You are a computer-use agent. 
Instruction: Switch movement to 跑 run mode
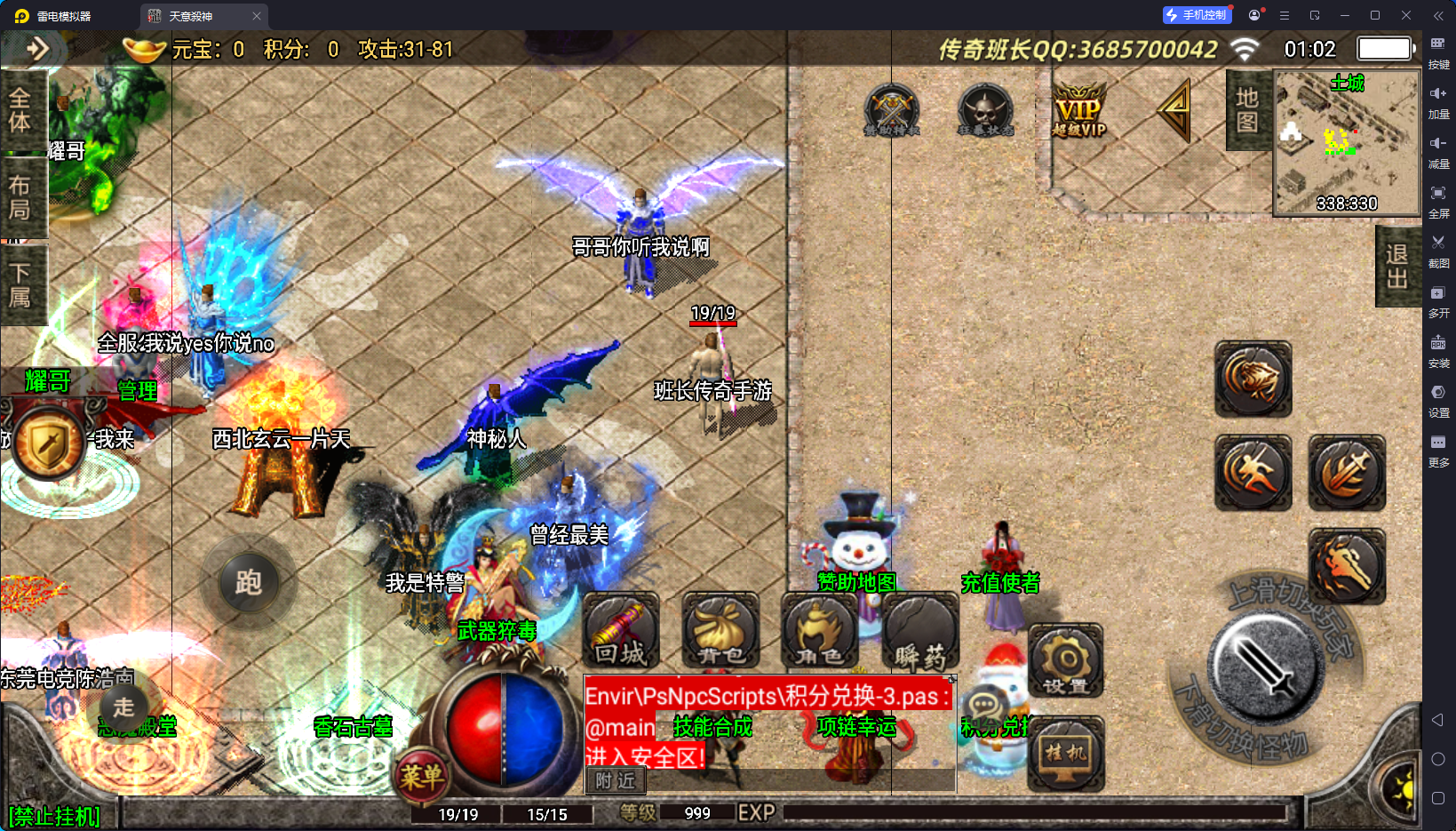248,583
